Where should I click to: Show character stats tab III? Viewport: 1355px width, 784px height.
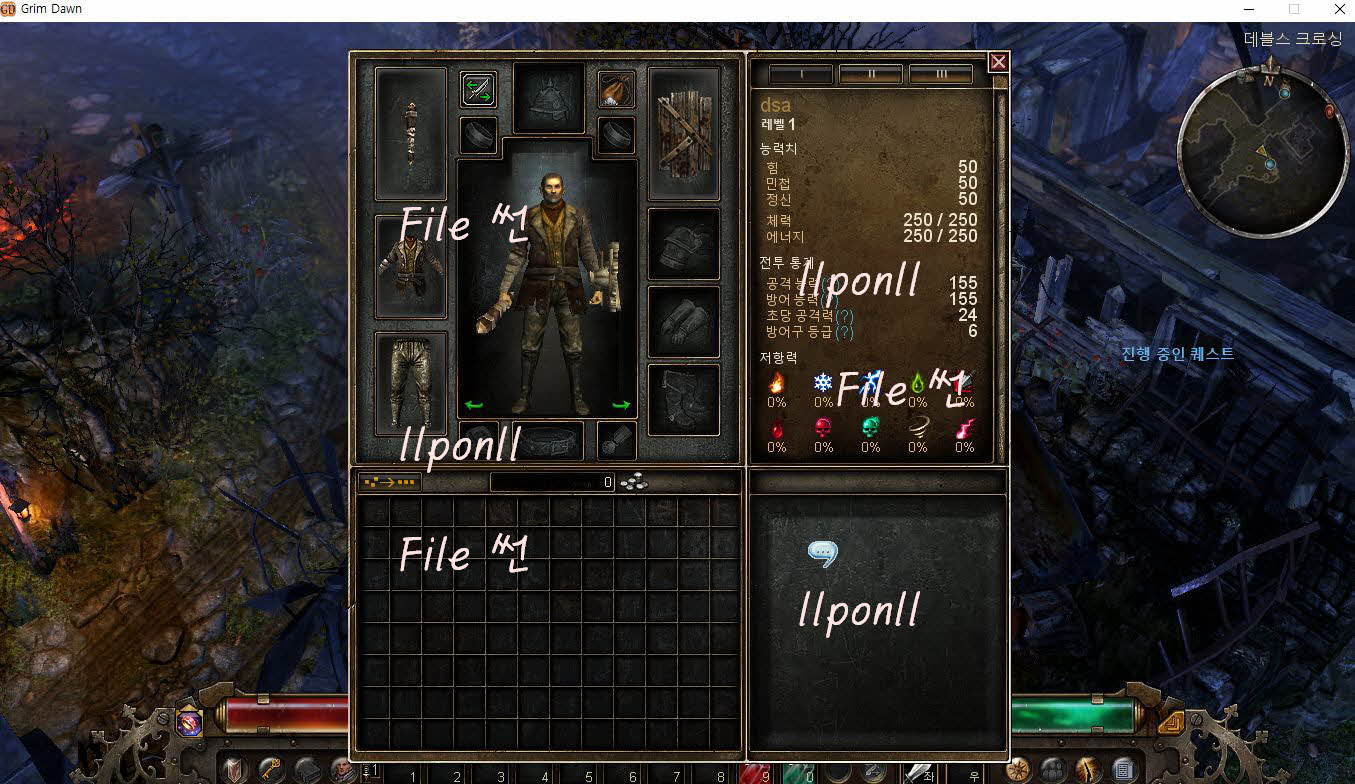[x=940, y=75]
